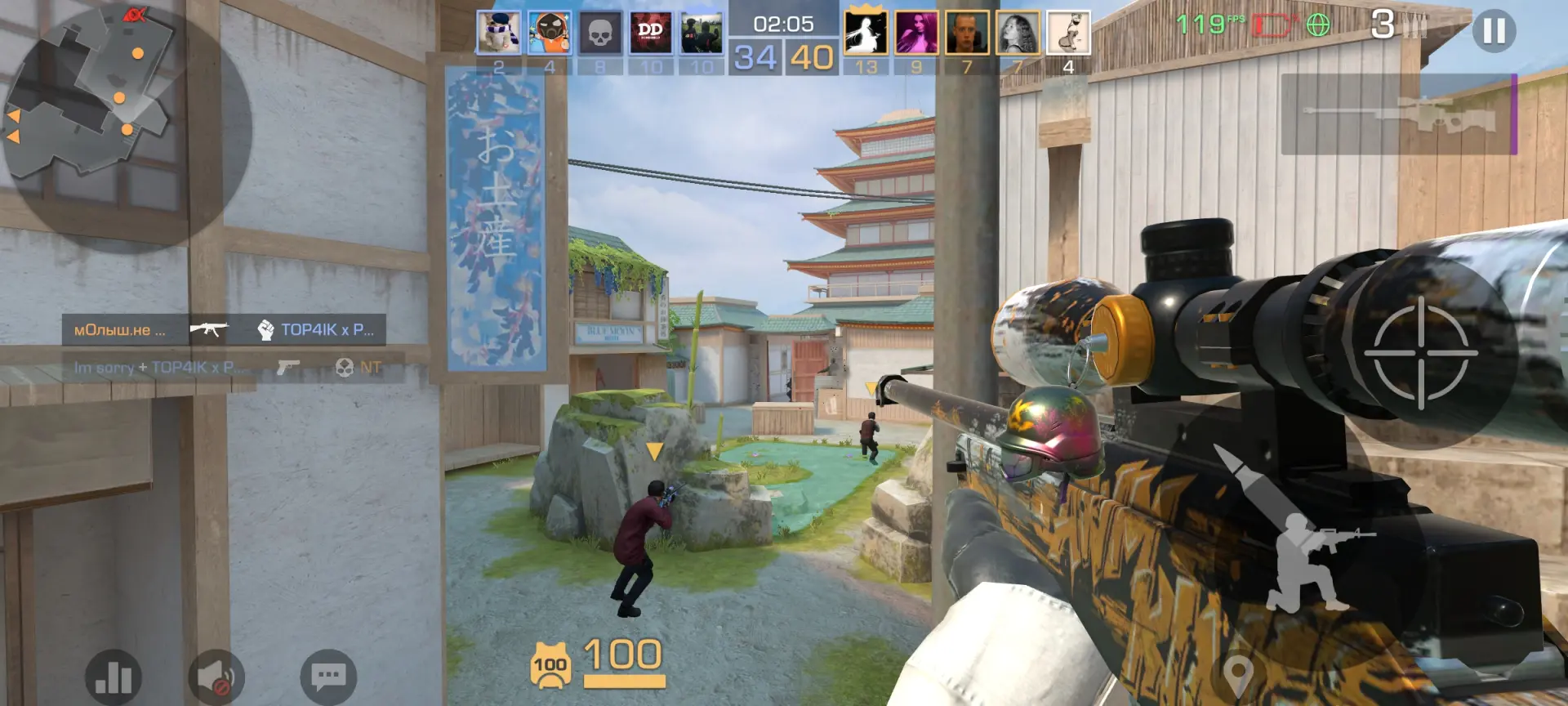This screenshot has width=1568, height=706.
Task: Select the DD player avatar
Action: pyautogui.click(x=651, y=33)
